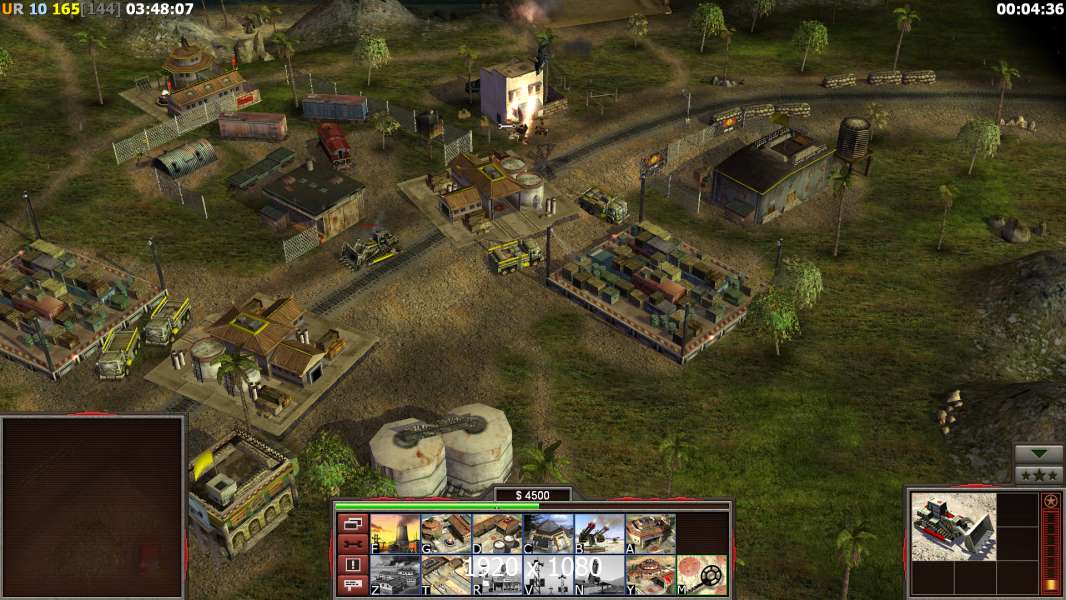
Task: Open the three-star generals powers button
Action: (1039, 475)
